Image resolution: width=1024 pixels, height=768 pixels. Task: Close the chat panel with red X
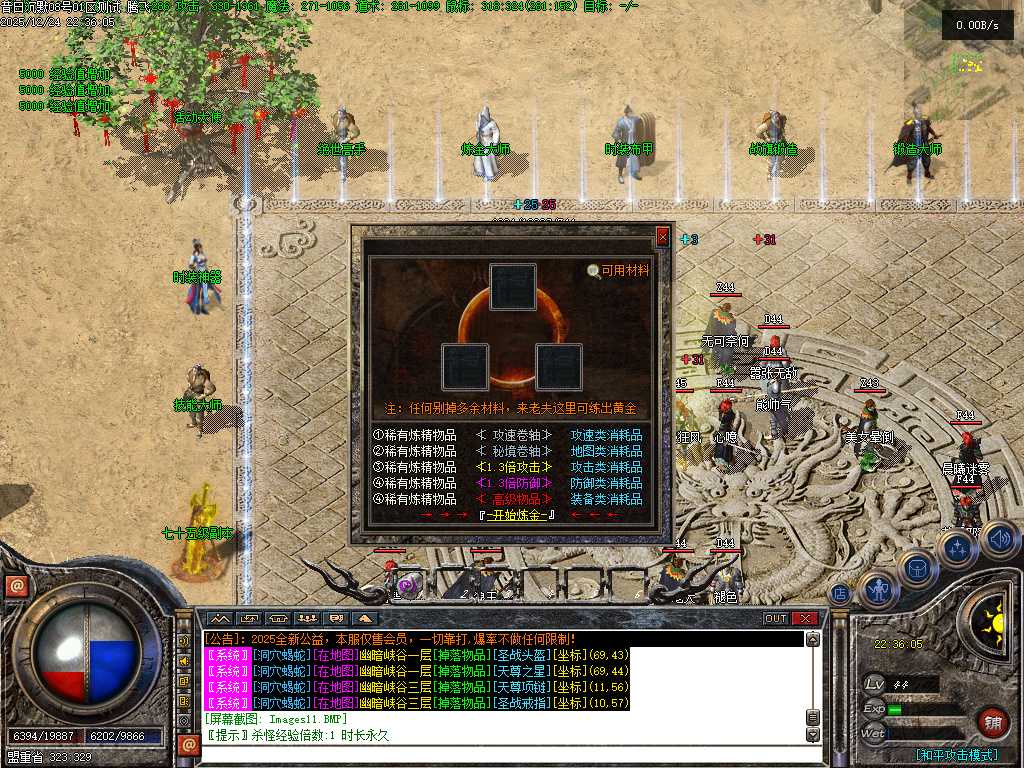point(805,618)
